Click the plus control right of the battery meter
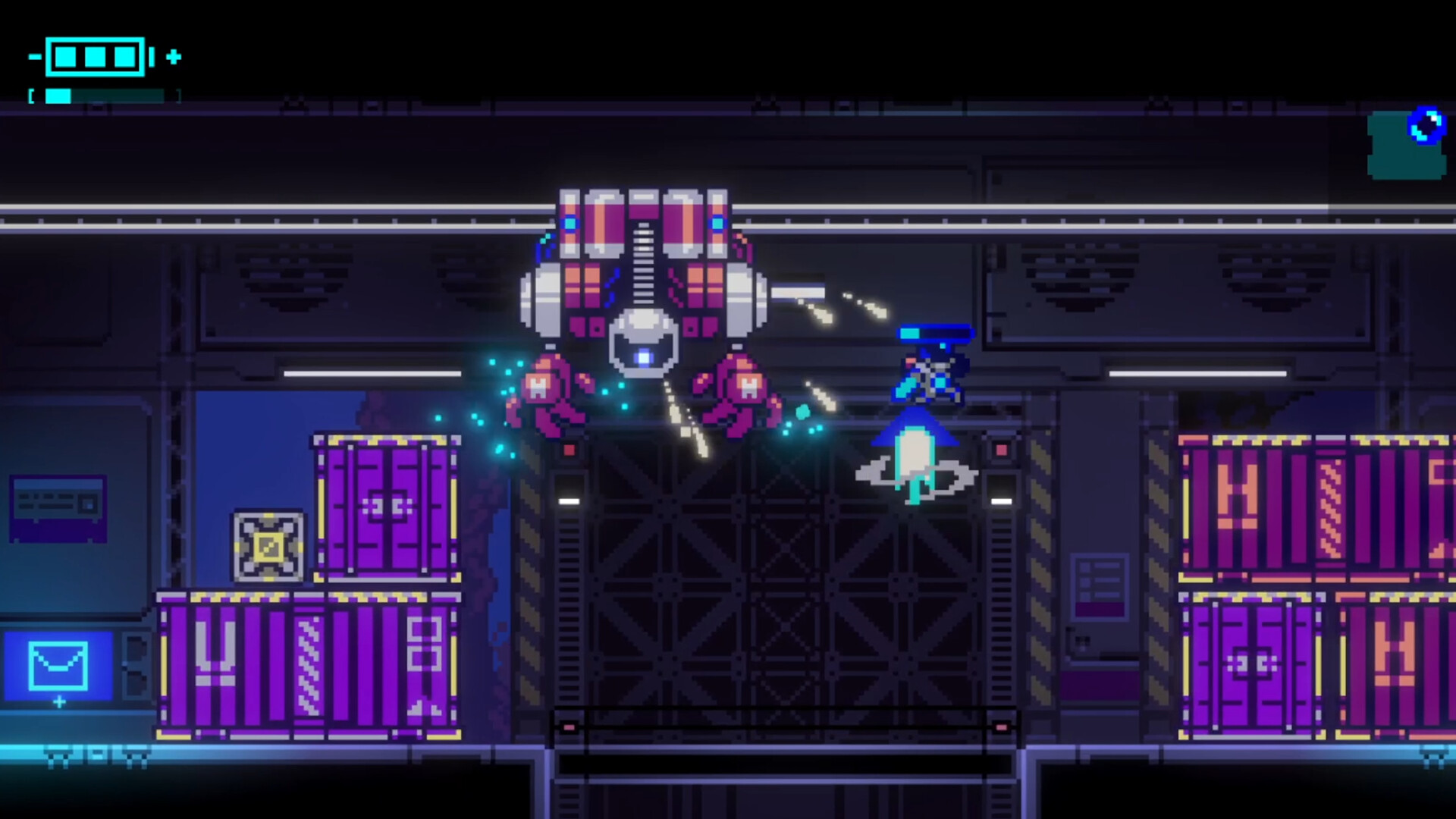 (174, 56)
